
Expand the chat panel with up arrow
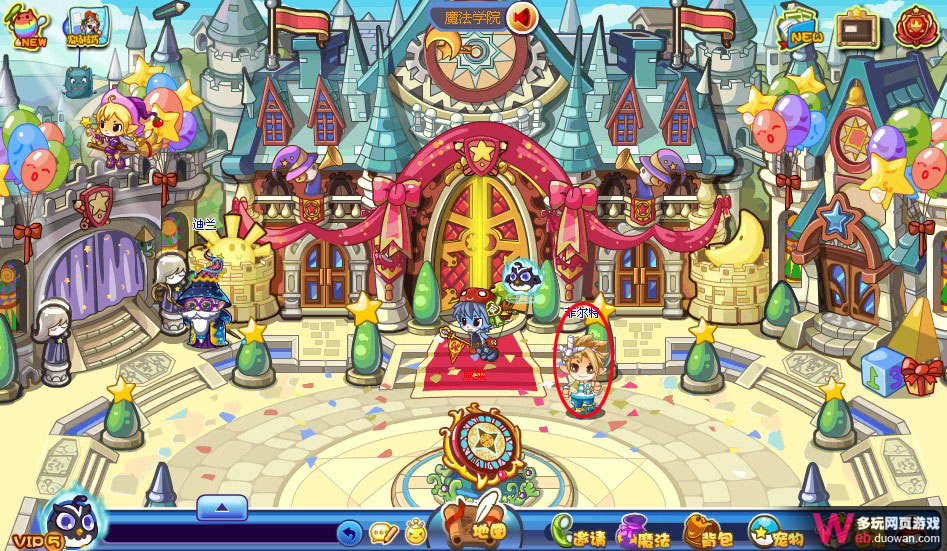click(221, 507)
